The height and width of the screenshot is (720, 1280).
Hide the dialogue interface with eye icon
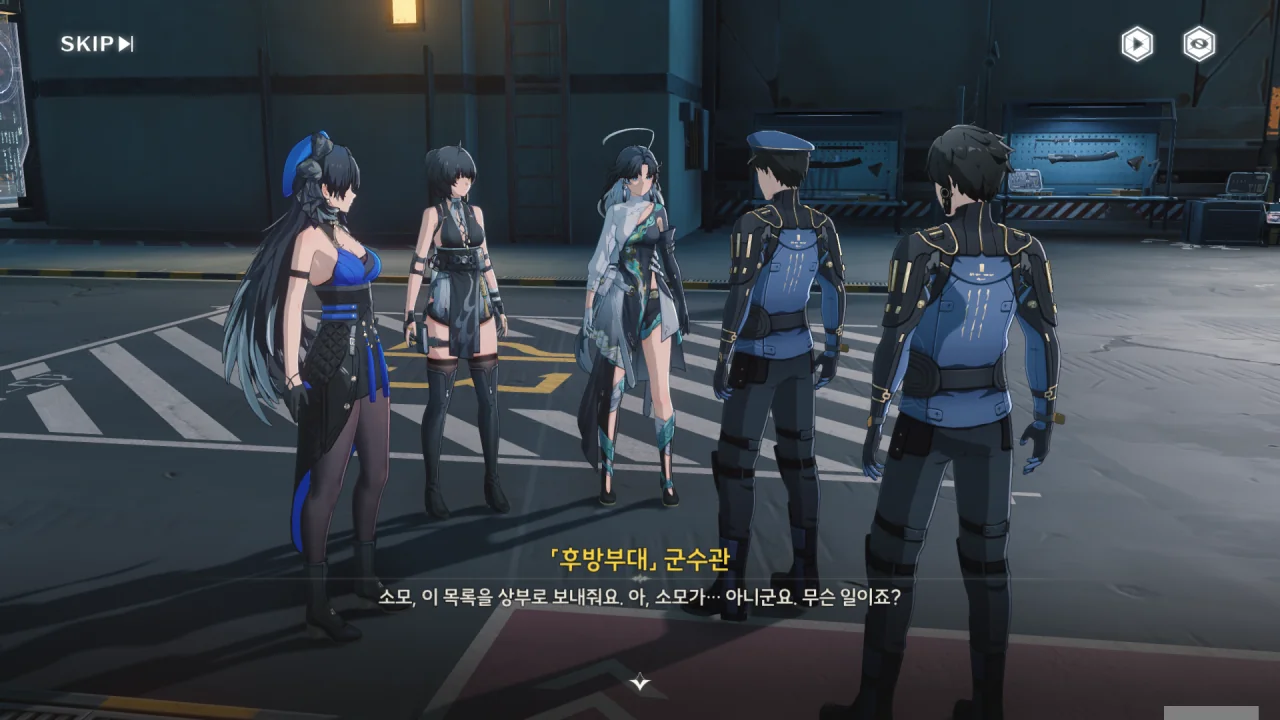pyautogui.click(x=1199, y=44)
